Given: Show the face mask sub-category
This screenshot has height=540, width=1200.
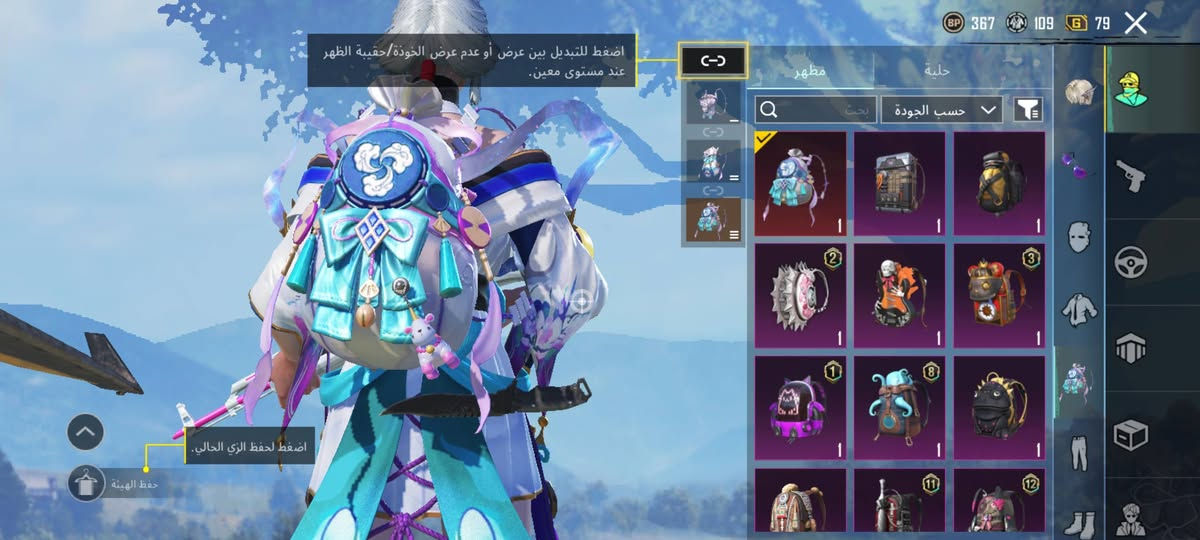Looking at the screenshot, I should click(1078, 238).
